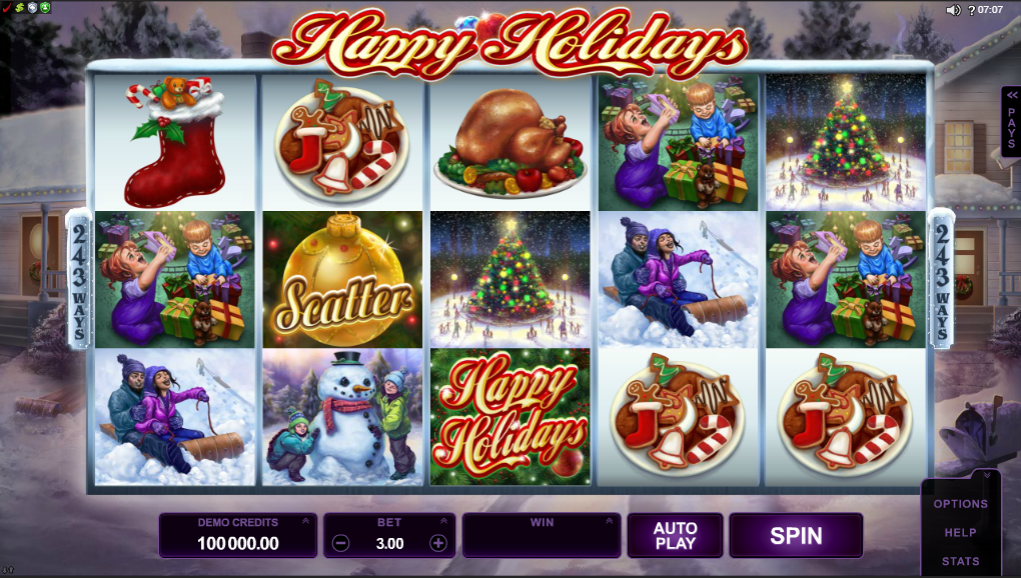Spin the reels with the SPIN button
Screen dimensions: 1021x578
pyautogui.click(x=795, y=535)
